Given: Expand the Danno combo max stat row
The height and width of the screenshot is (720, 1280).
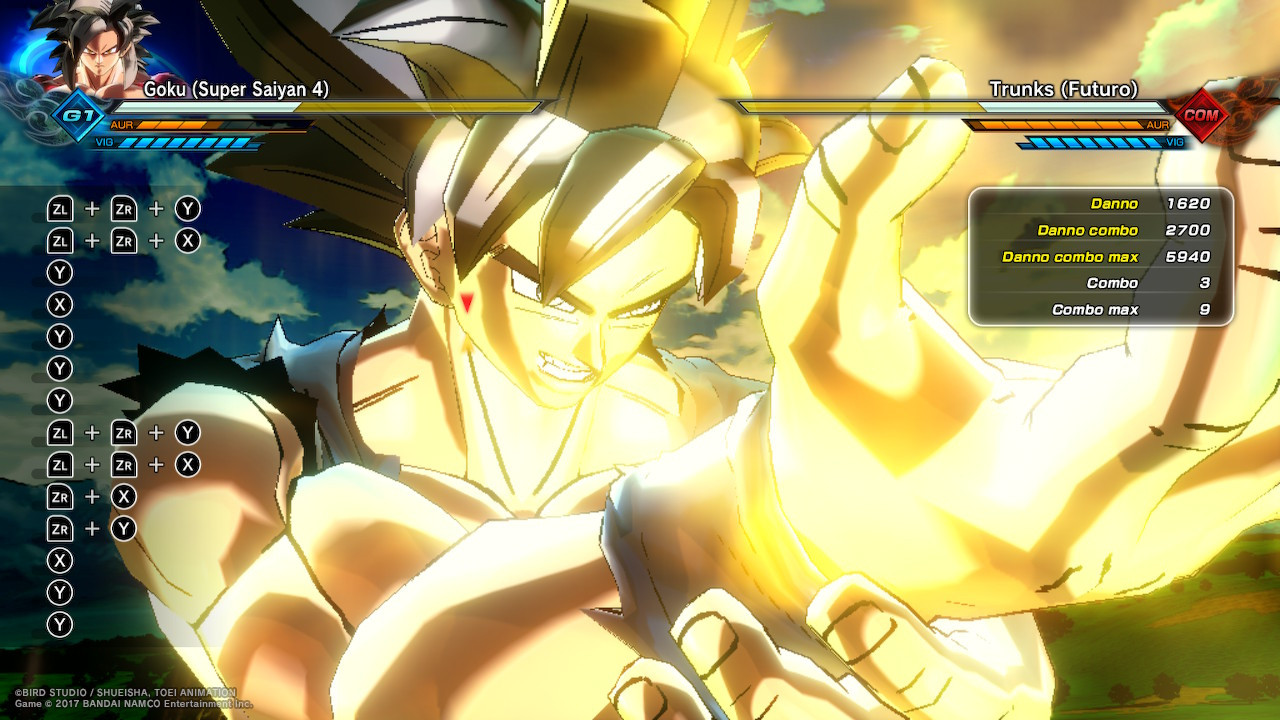Looking at the screenshot, I should (x=1072, y=256).
